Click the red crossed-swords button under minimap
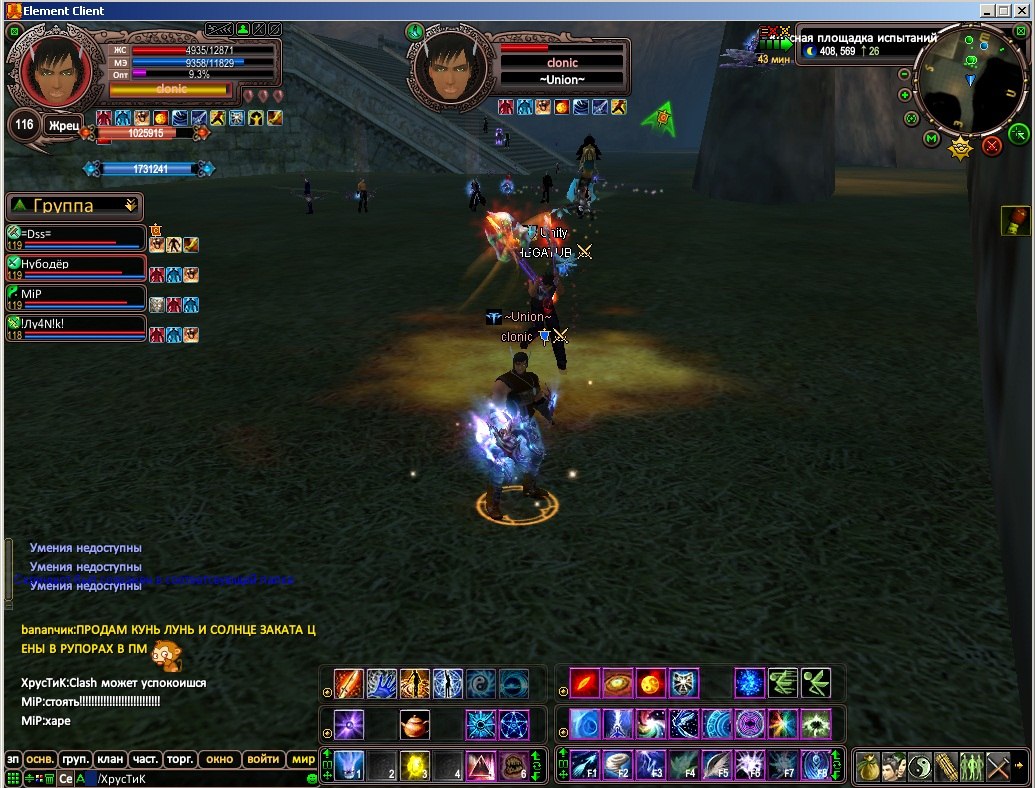 click(x=991, y=147)
